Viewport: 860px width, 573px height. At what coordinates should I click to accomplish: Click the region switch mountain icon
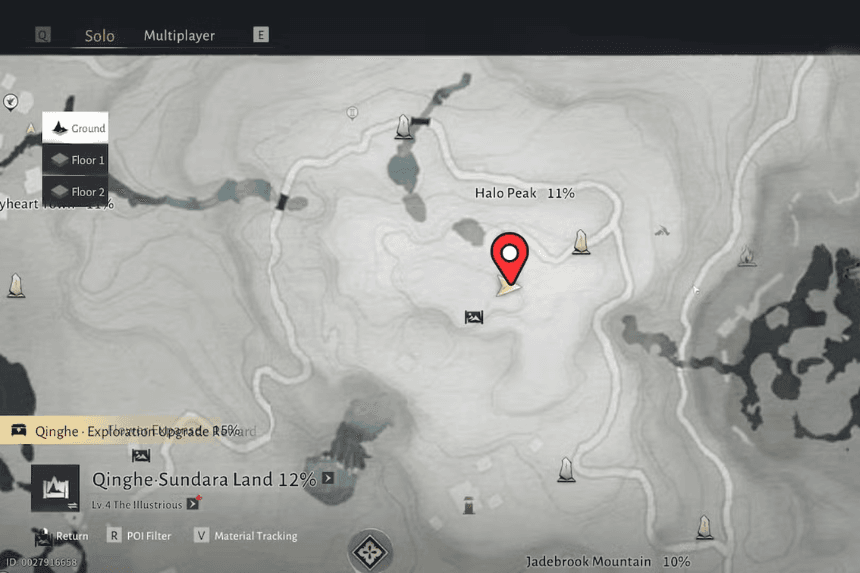point(56,489)
